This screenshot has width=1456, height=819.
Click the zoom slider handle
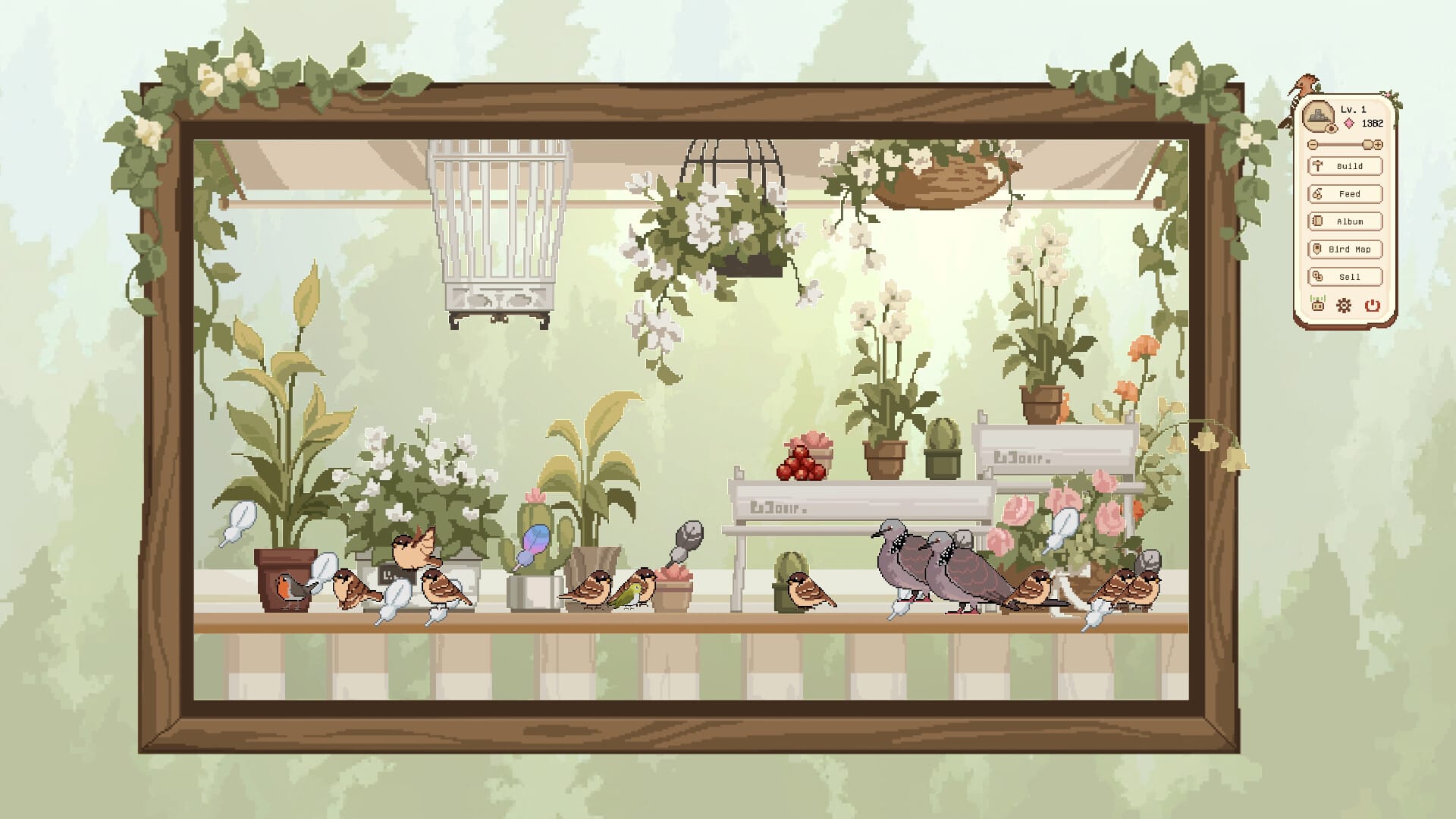[1367, 145]
